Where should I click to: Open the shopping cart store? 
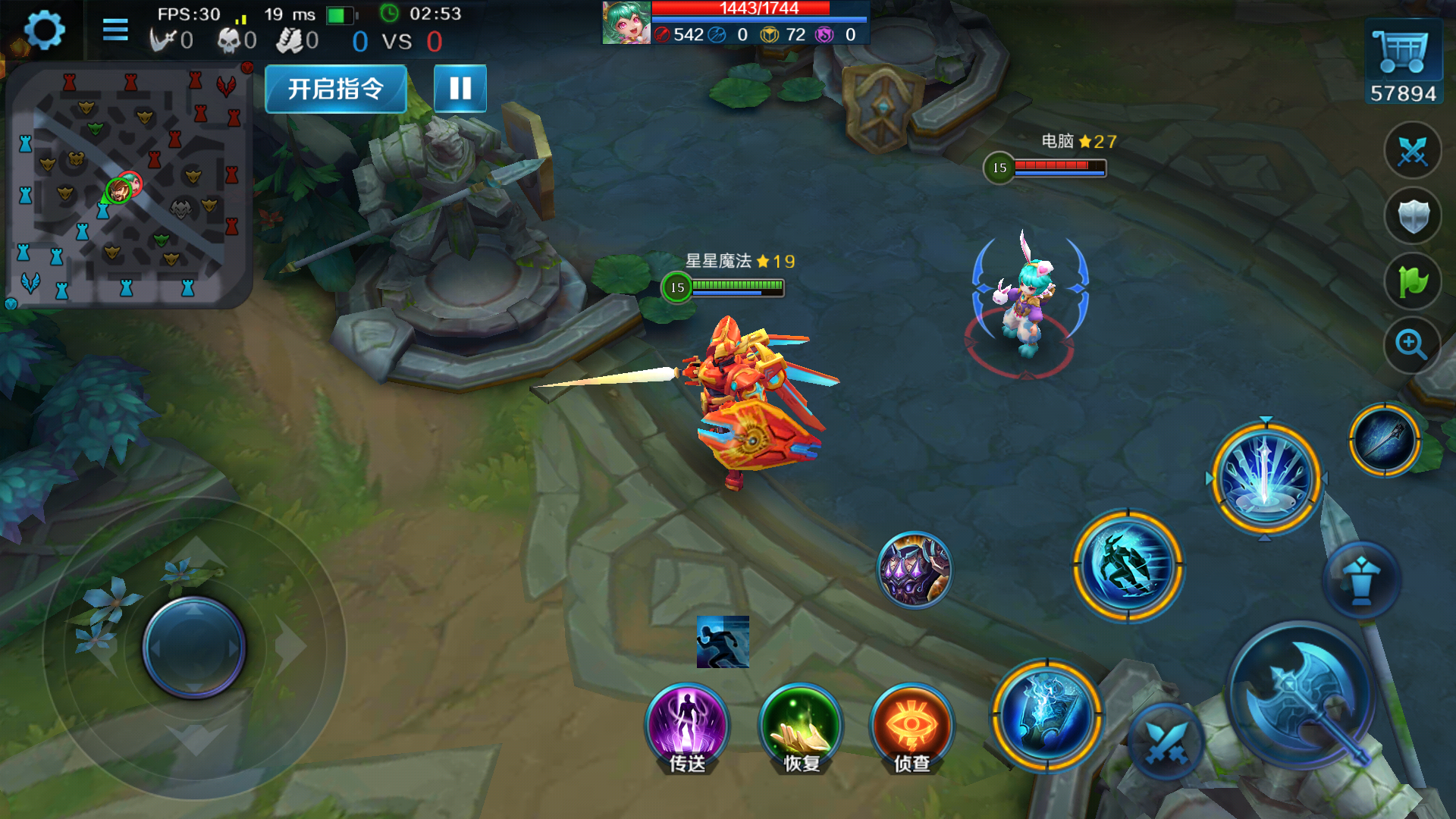tap(1403, 52)
